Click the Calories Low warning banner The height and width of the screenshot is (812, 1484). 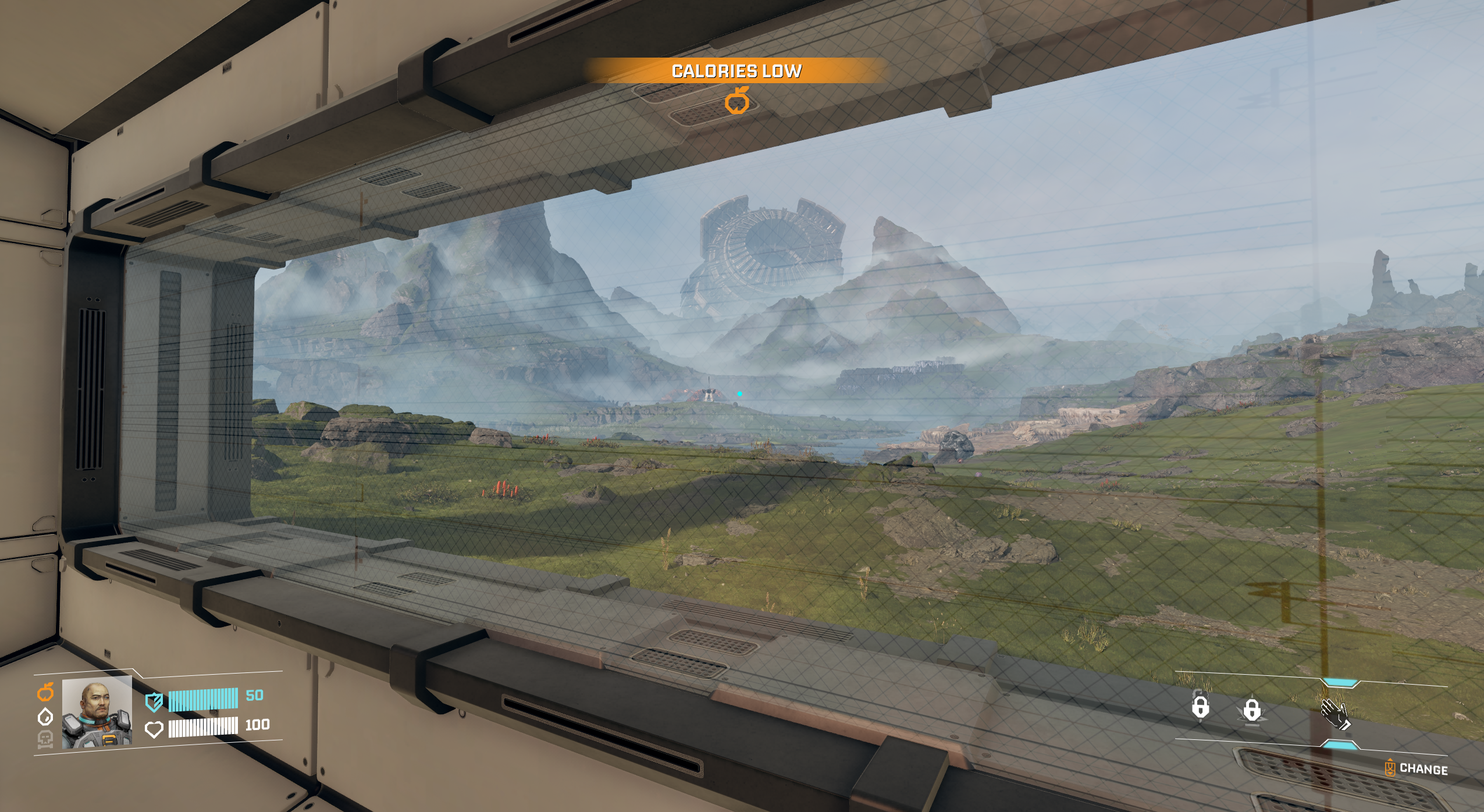[736, 71]
